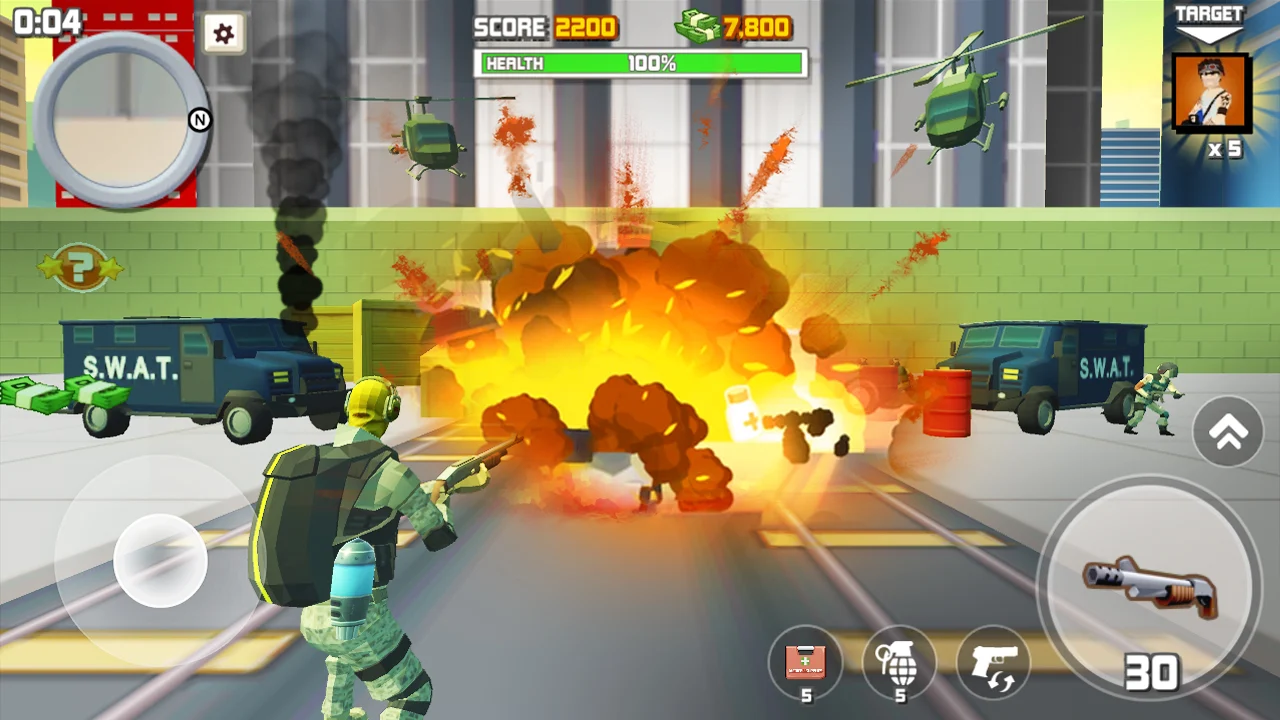The height and width of the screenshot is (720, 1280).
Task: Select the target enemy portrait
Action: pos(1211,94)
